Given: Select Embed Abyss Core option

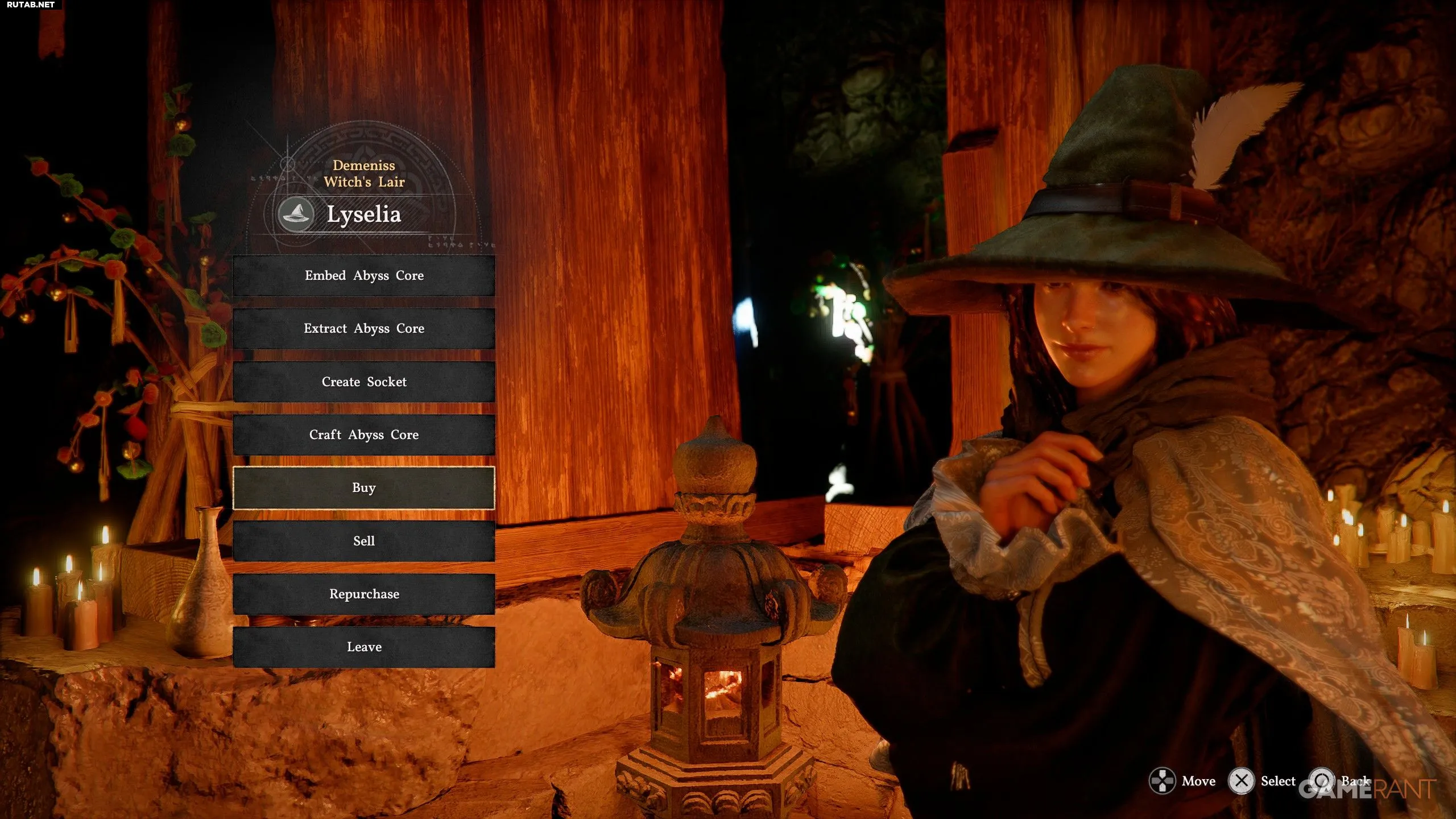Looking at the screenshot, I should (364, 276).
